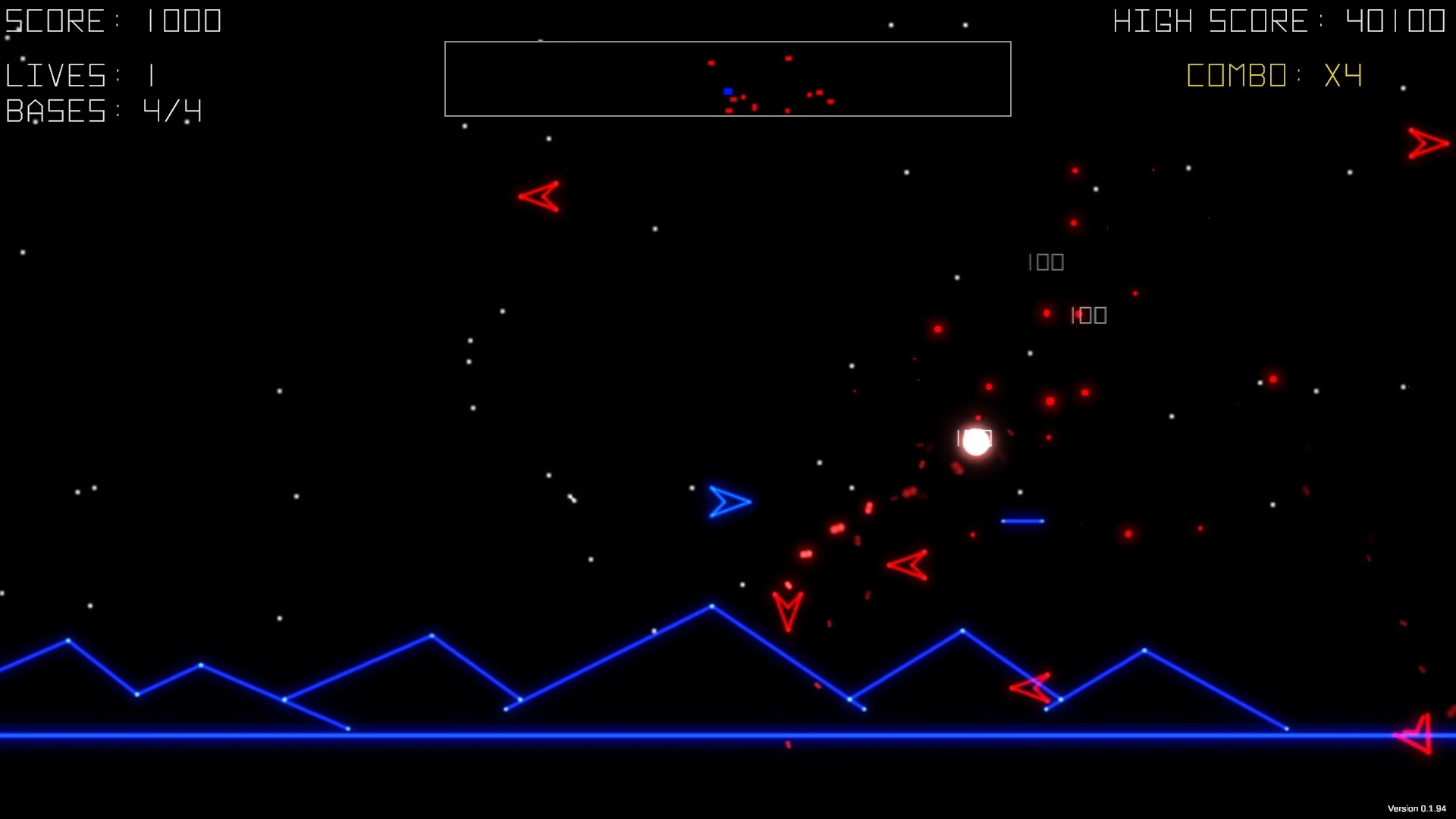
Task: Toggle the SCORE: 1000 display
Action: coord(114,20)
